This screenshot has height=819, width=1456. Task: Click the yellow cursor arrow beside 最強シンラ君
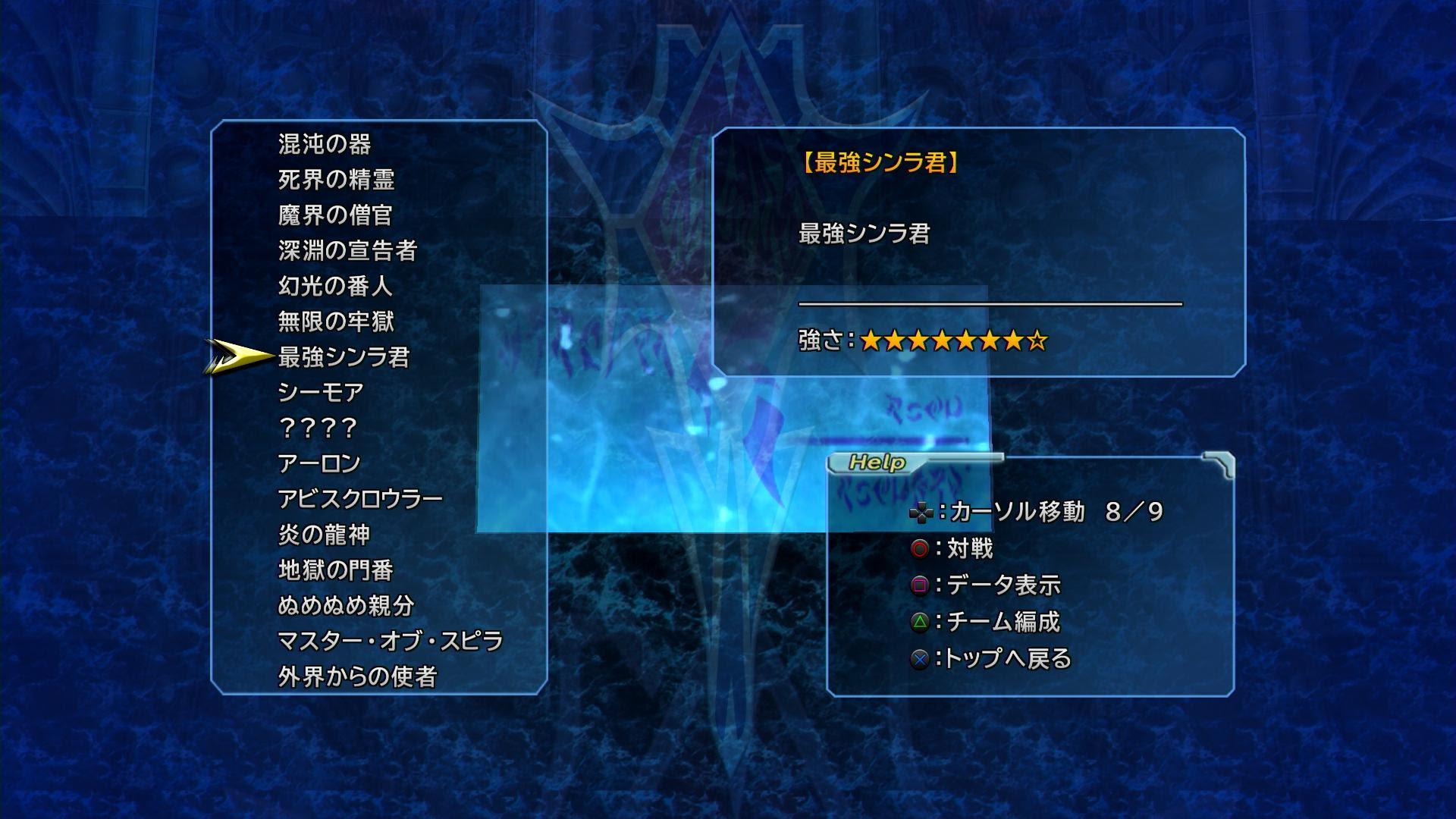click(234, 356)
